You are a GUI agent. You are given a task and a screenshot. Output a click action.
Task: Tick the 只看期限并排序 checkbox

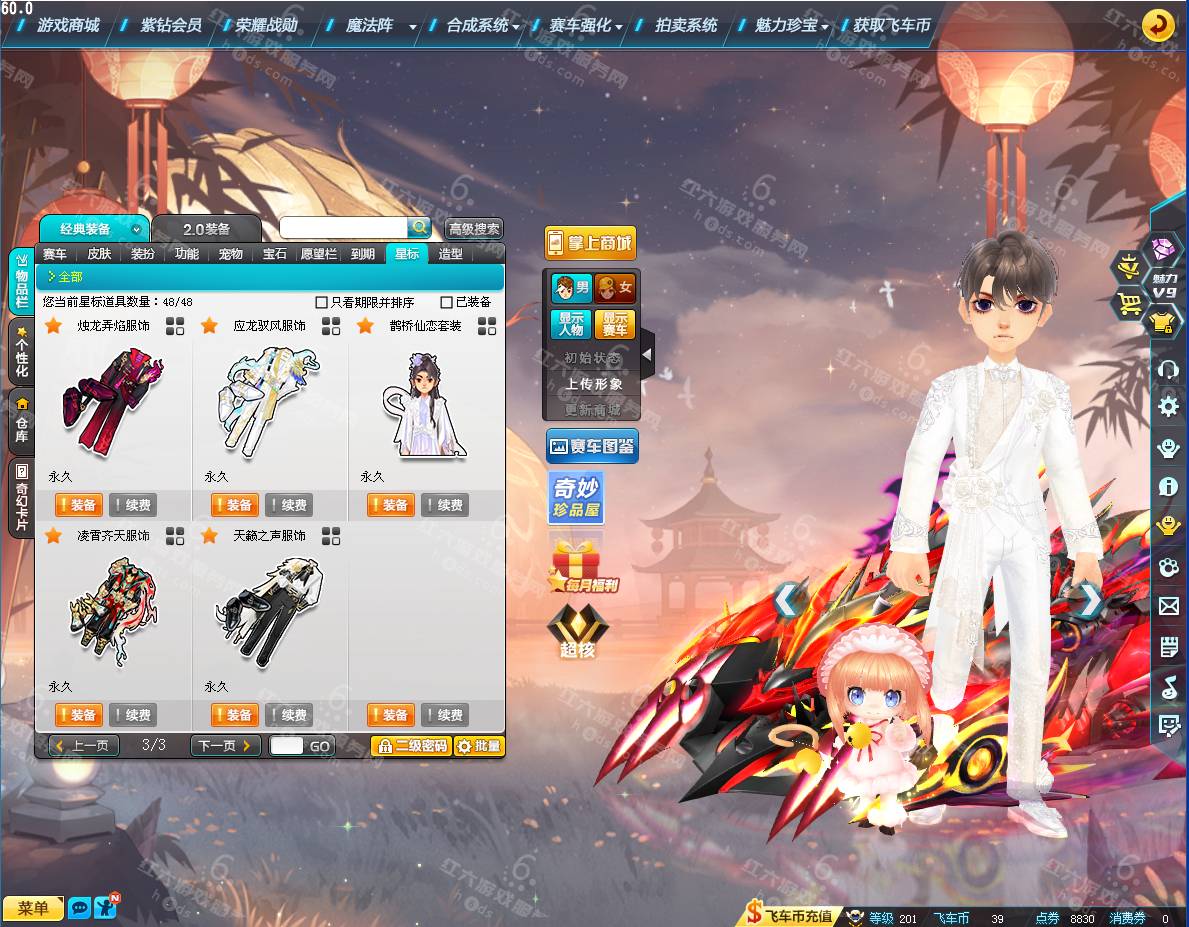coord(321,302)
